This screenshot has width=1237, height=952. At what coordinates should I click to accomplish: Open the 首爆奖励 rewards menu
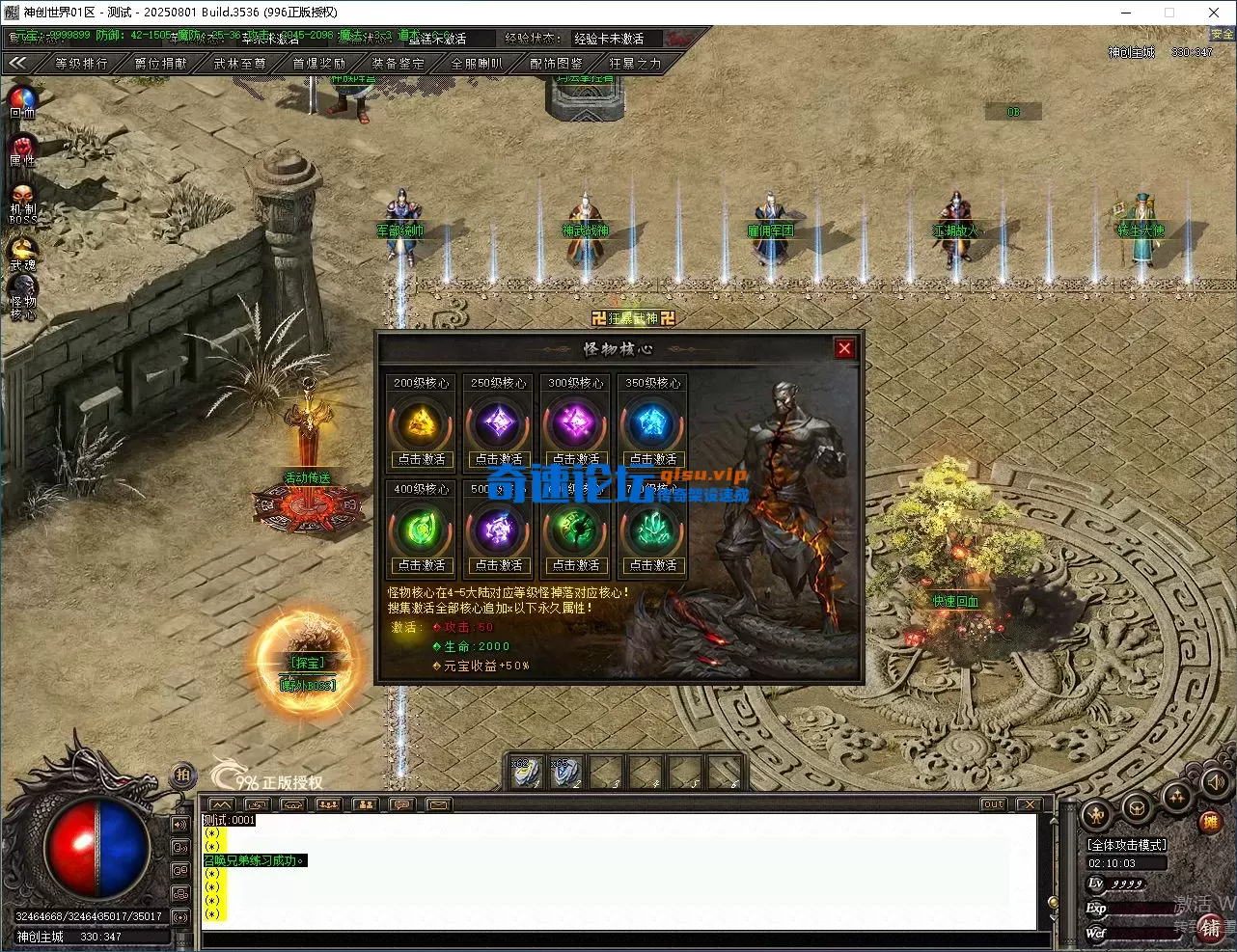pyautogui.click(x=318, y=64)
